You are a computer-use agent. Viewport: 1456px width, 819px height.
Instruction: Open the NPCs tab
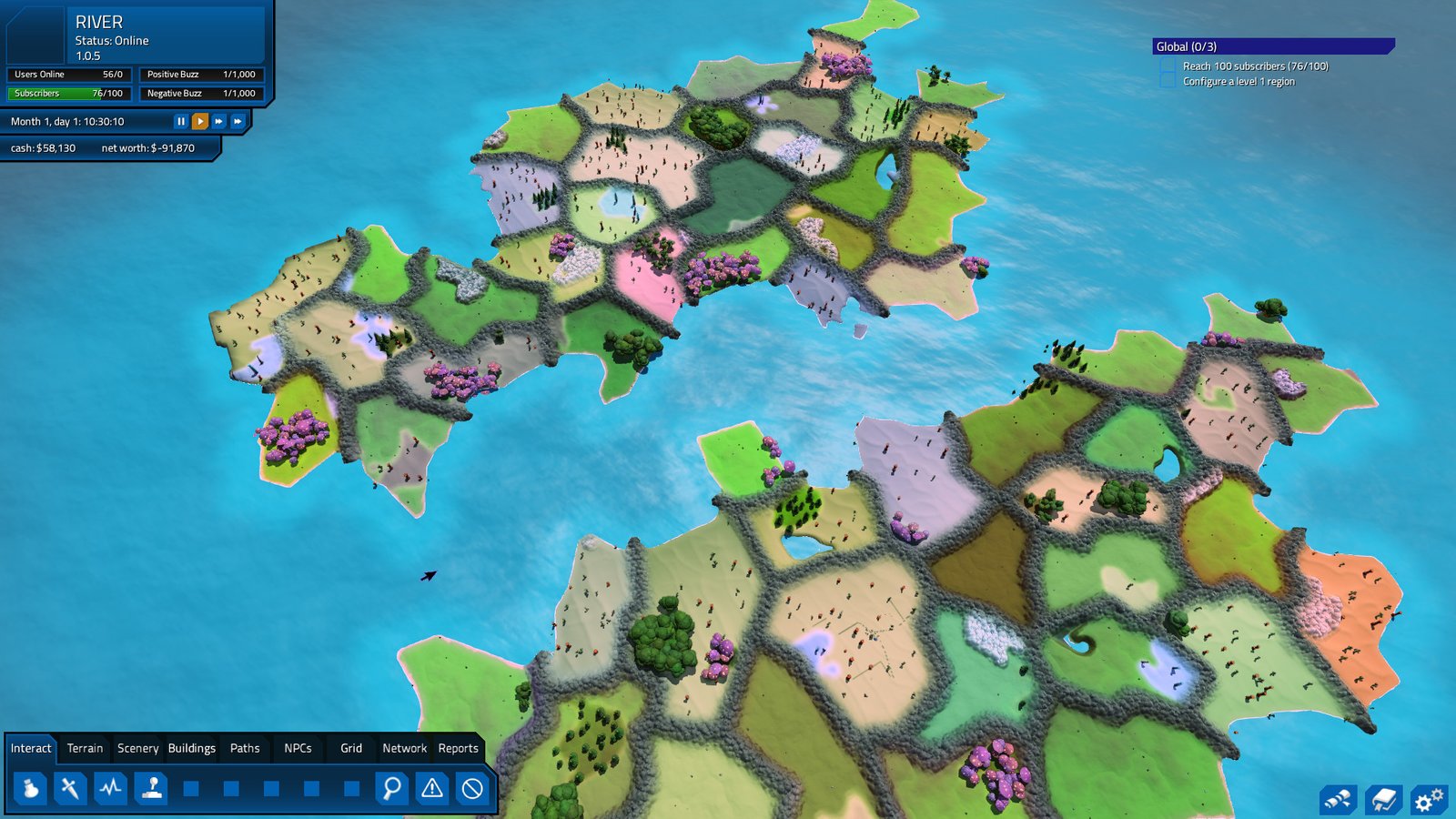(299, 748)
